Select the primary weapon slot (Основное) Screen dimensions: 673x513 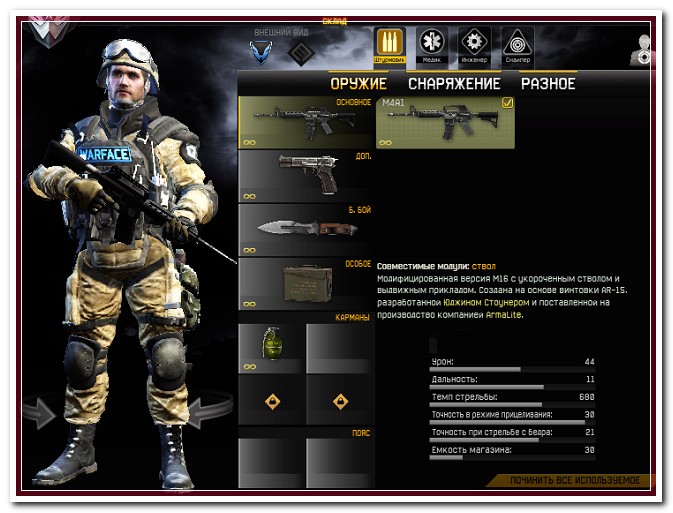tap(305, 122)
